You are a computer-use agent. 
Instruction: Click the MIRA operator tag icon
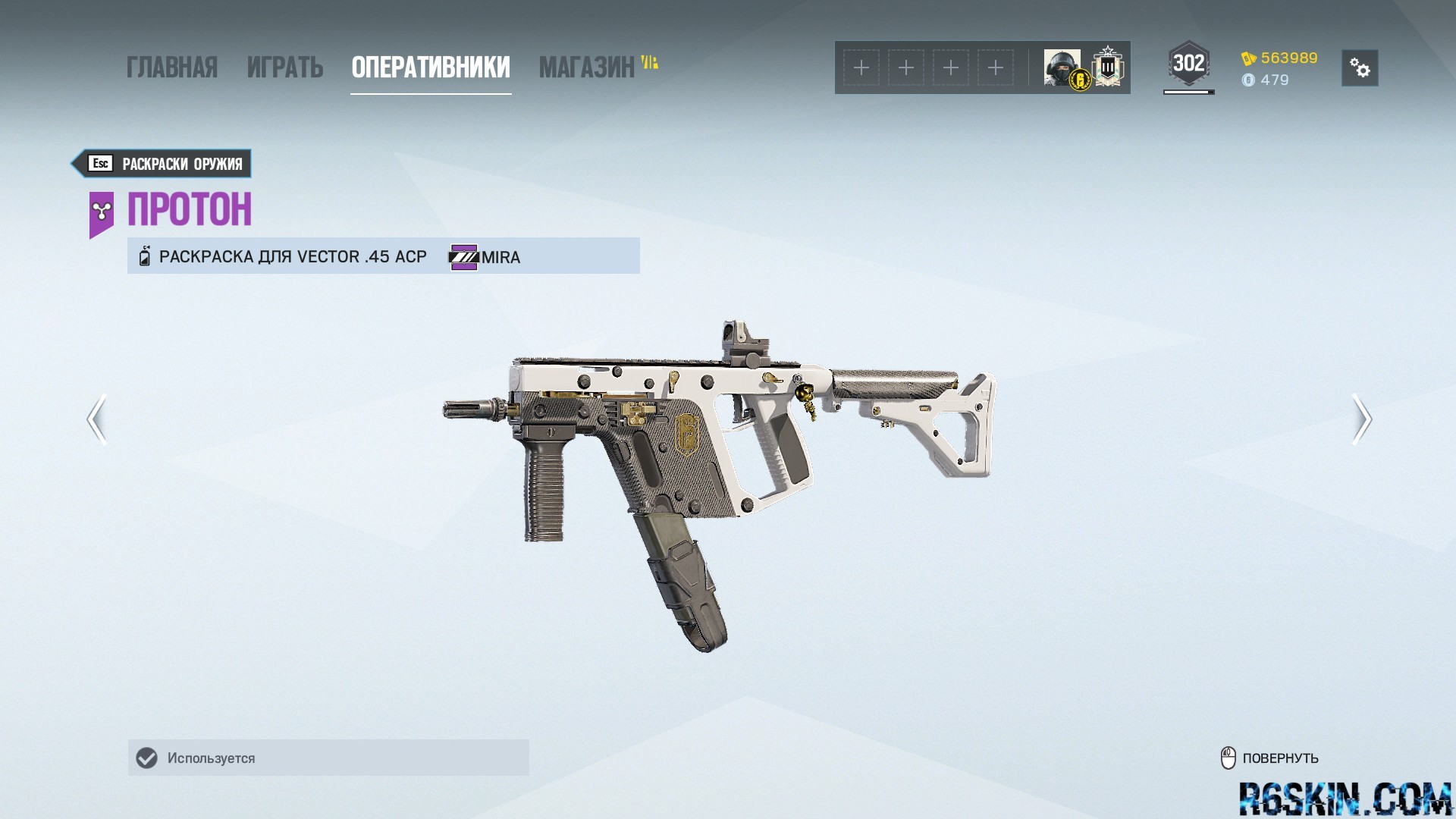[x=463, y=257]
